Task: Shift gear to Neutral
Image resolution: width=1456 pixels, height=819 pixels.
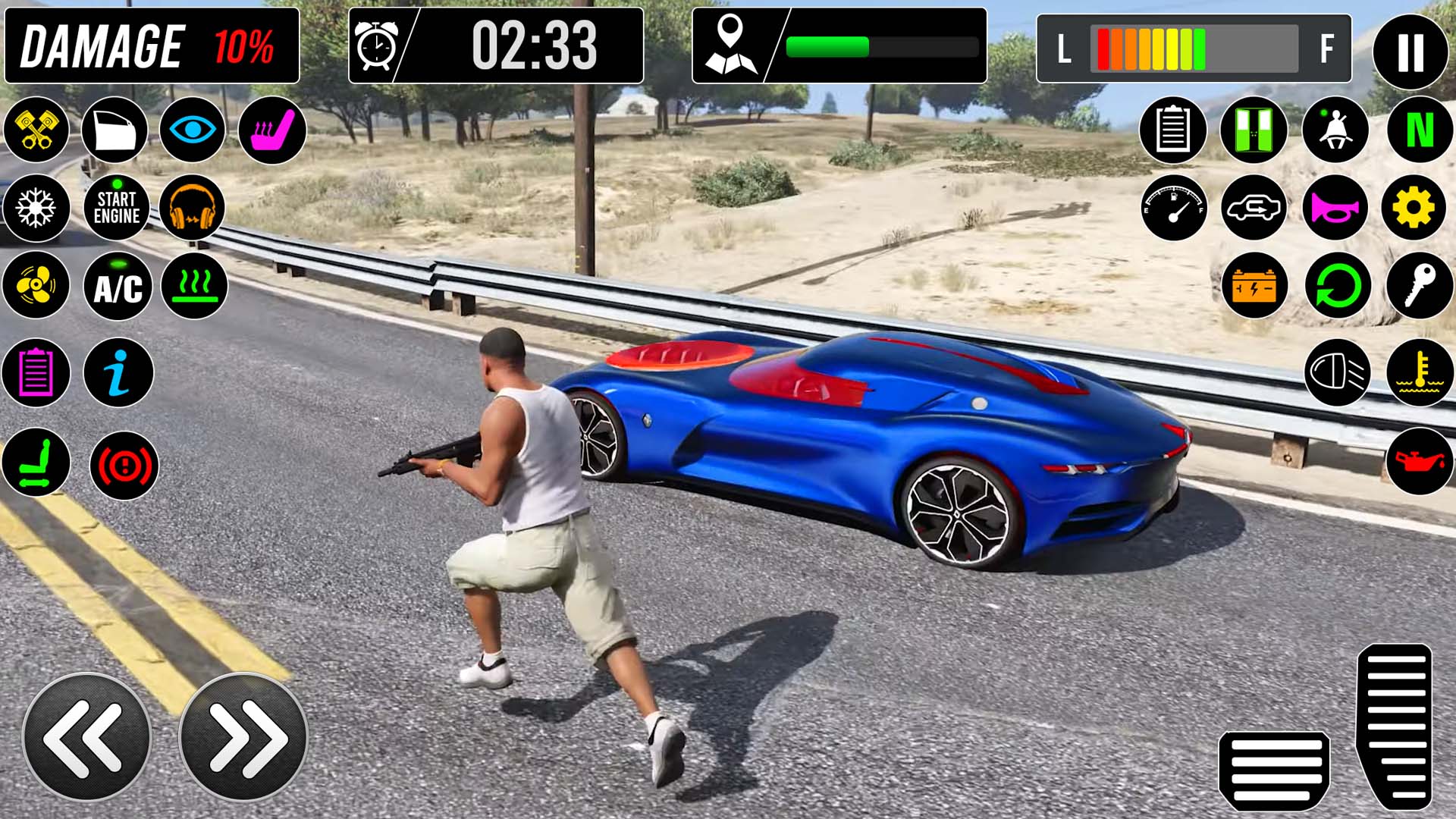Action: (1419, 130)
